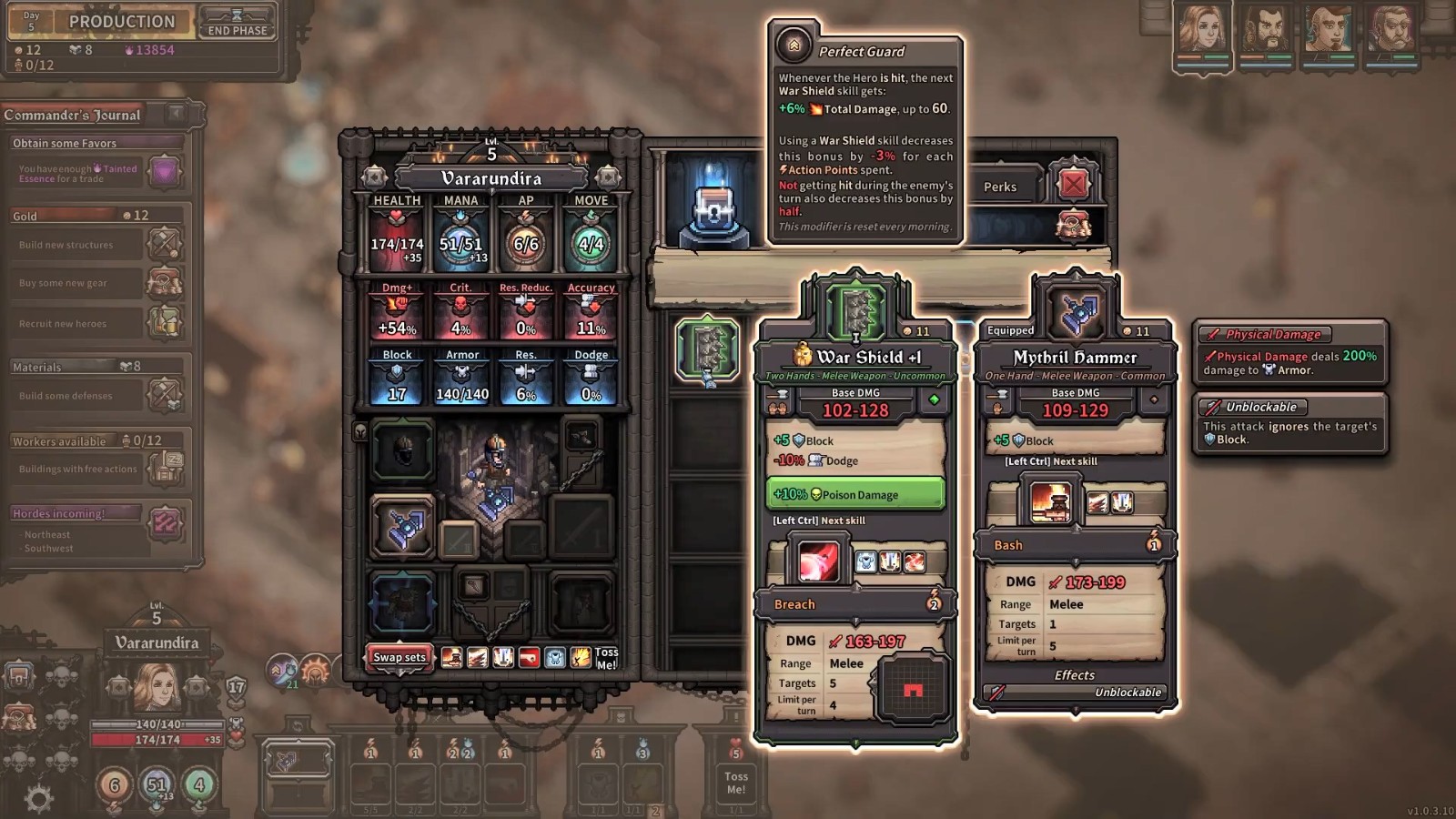Viewport: 1456px width, 819px height.
Task: Open Buy some new gear shop
Action: (165, 283)
